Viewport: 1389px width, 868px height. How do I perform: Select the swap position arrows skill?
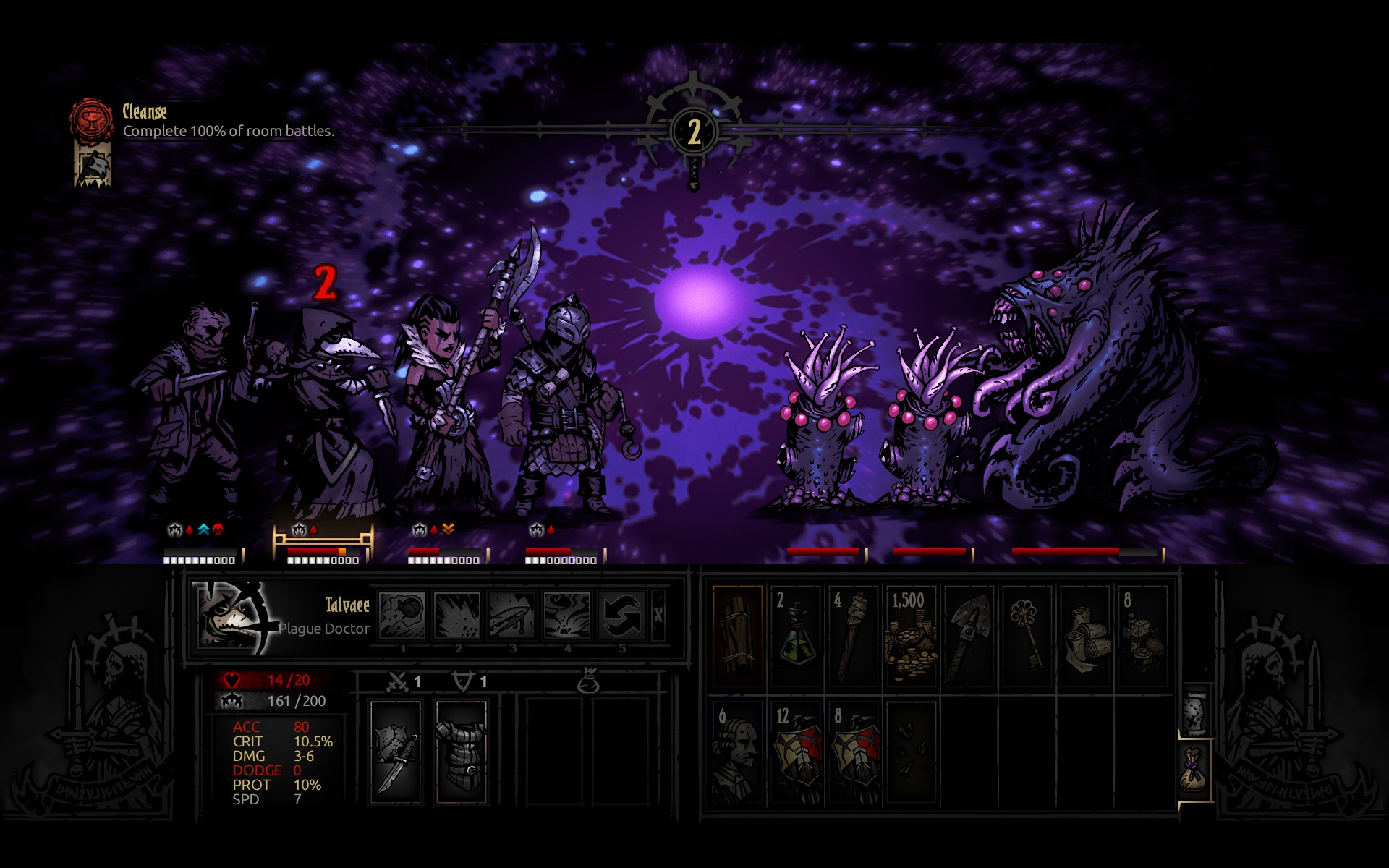(x=621, y=615)
